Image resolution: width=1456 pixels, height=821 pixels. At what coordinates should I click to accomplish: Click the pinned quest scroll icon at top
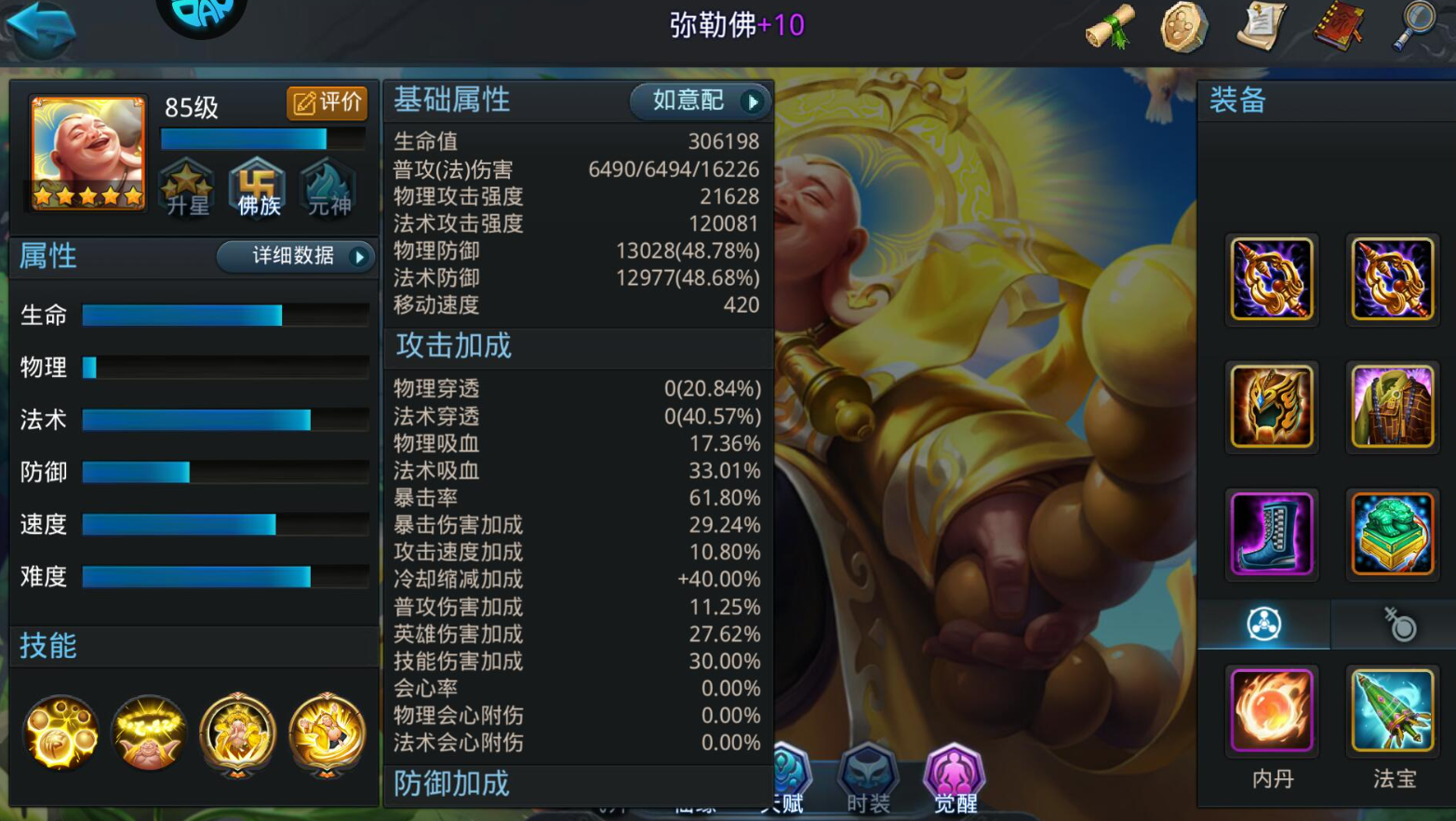point(1262,28)
